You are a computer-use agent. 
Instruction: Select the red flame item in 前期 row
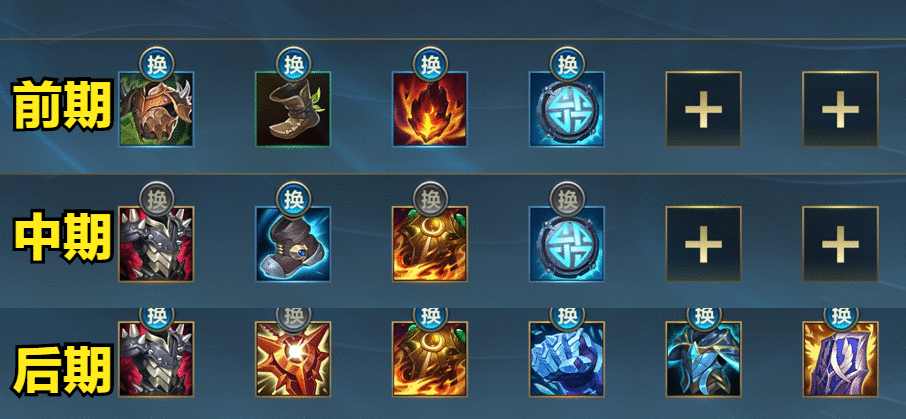pos(430,109)
